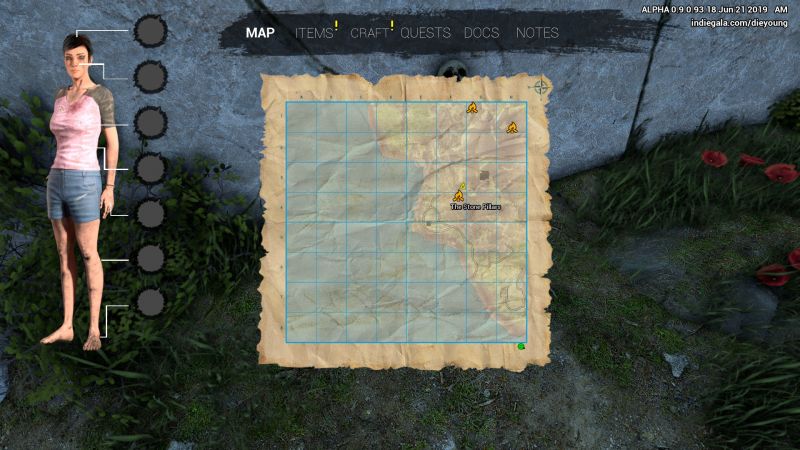Image resolution: width=800 pixels, height=450 pixels.
Task: Open the CRAFT tab
Action: point(369,33)
